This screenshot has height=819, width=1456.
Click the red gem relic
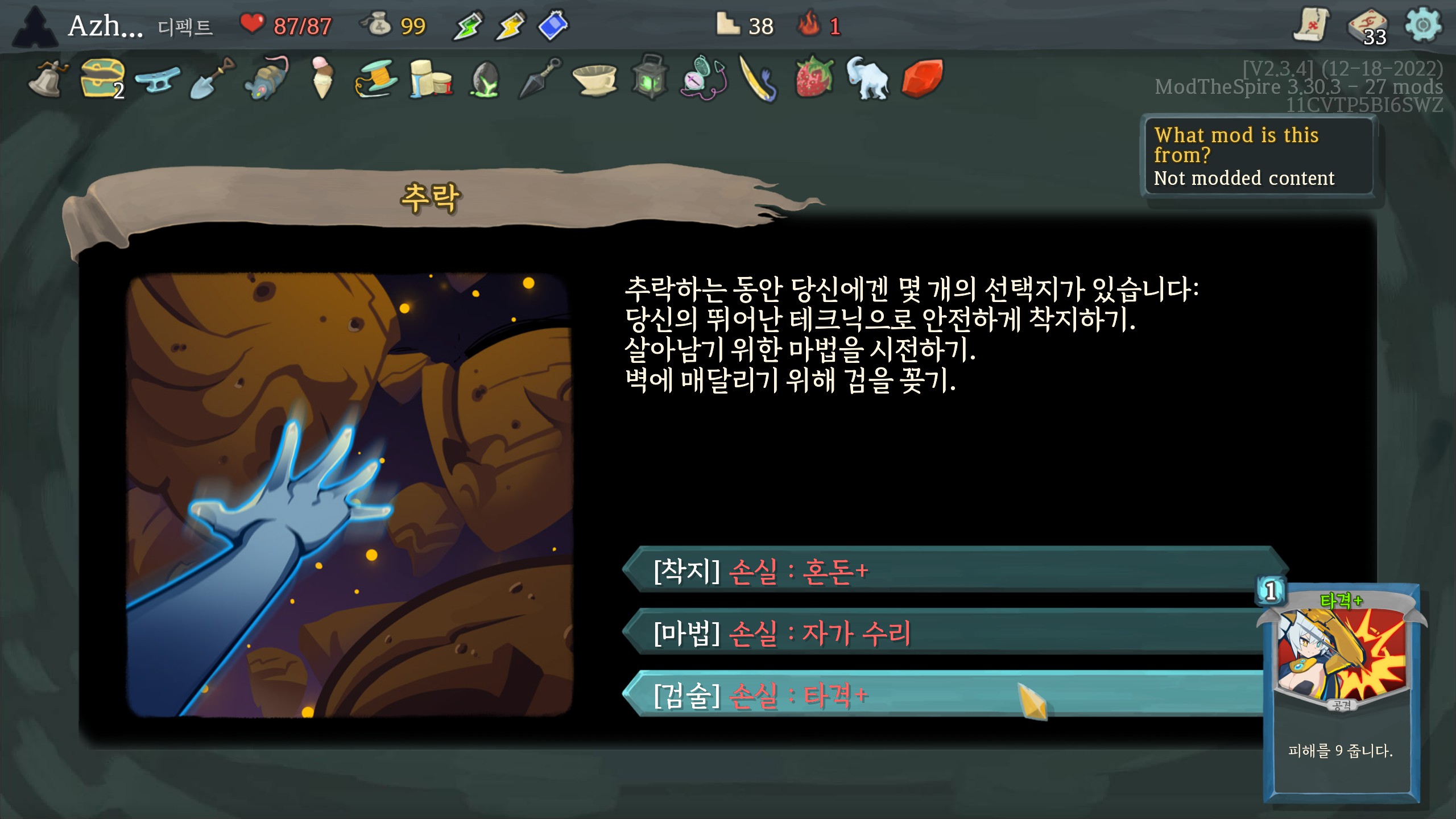coord(922,79)
